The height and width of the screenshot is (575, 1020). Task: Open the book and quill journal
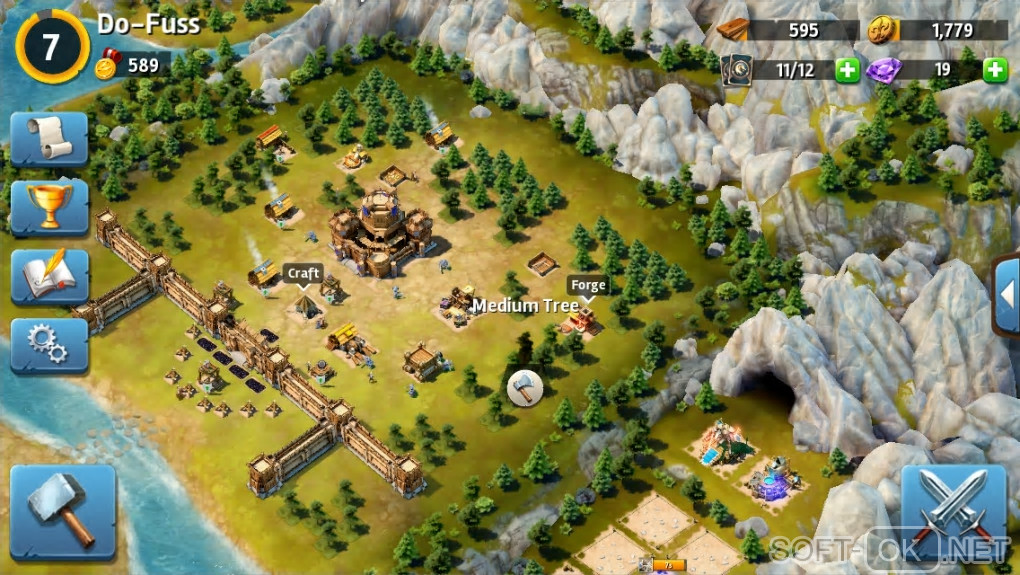tap(49, 276)
